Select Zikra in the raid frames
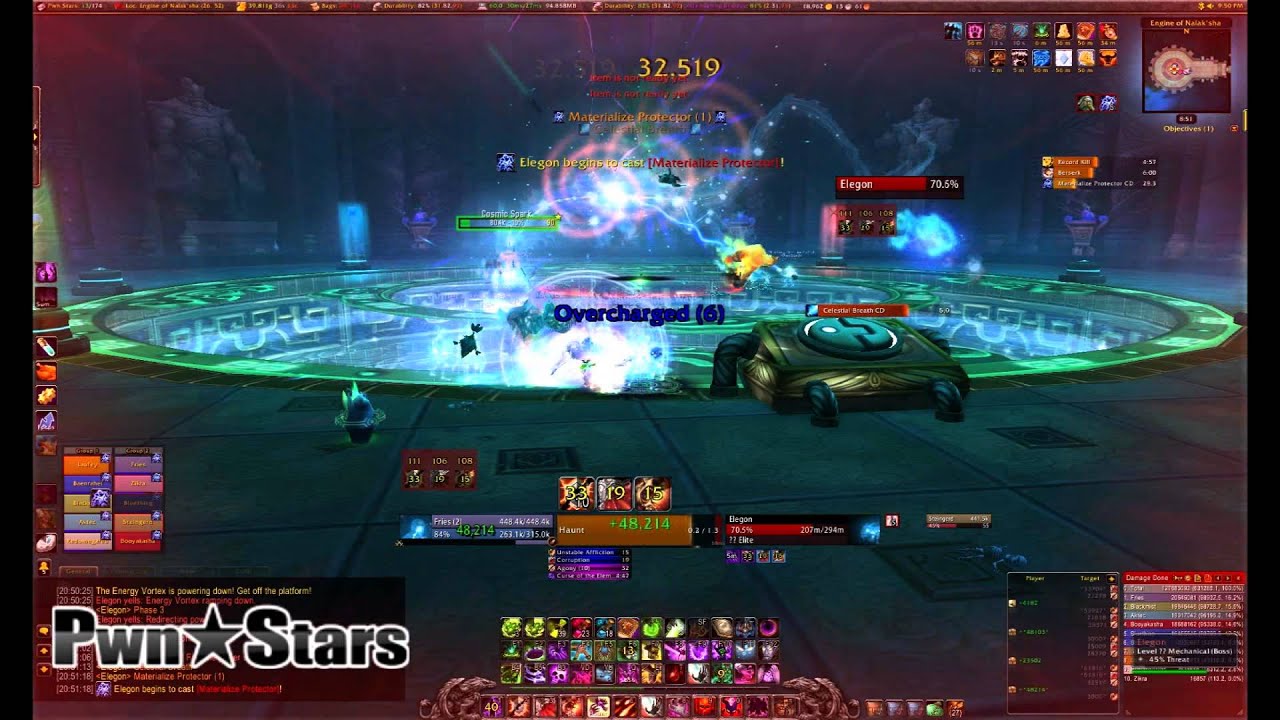This screenshot has height=720, width=1280. click(136, 482)
